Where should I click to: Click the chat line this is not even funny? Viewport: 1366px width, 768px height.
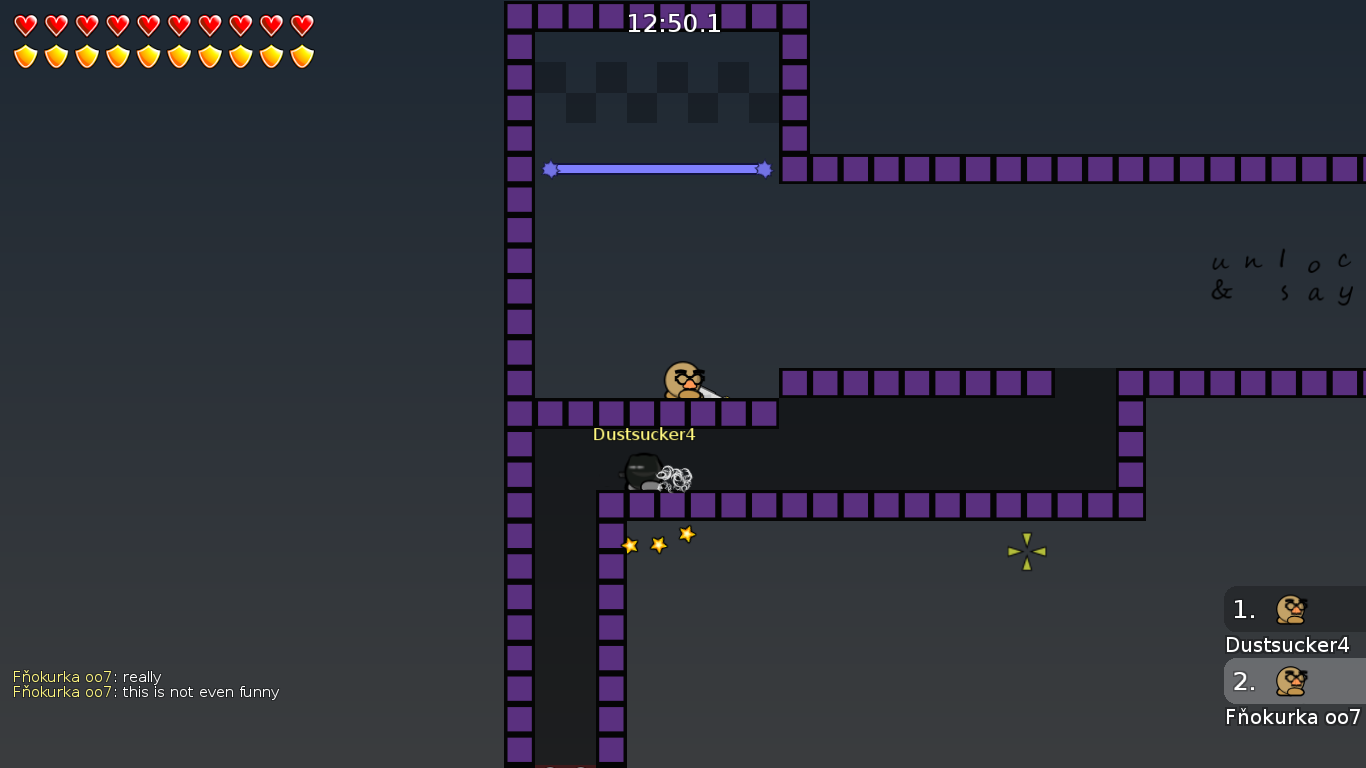coord(198,692)
